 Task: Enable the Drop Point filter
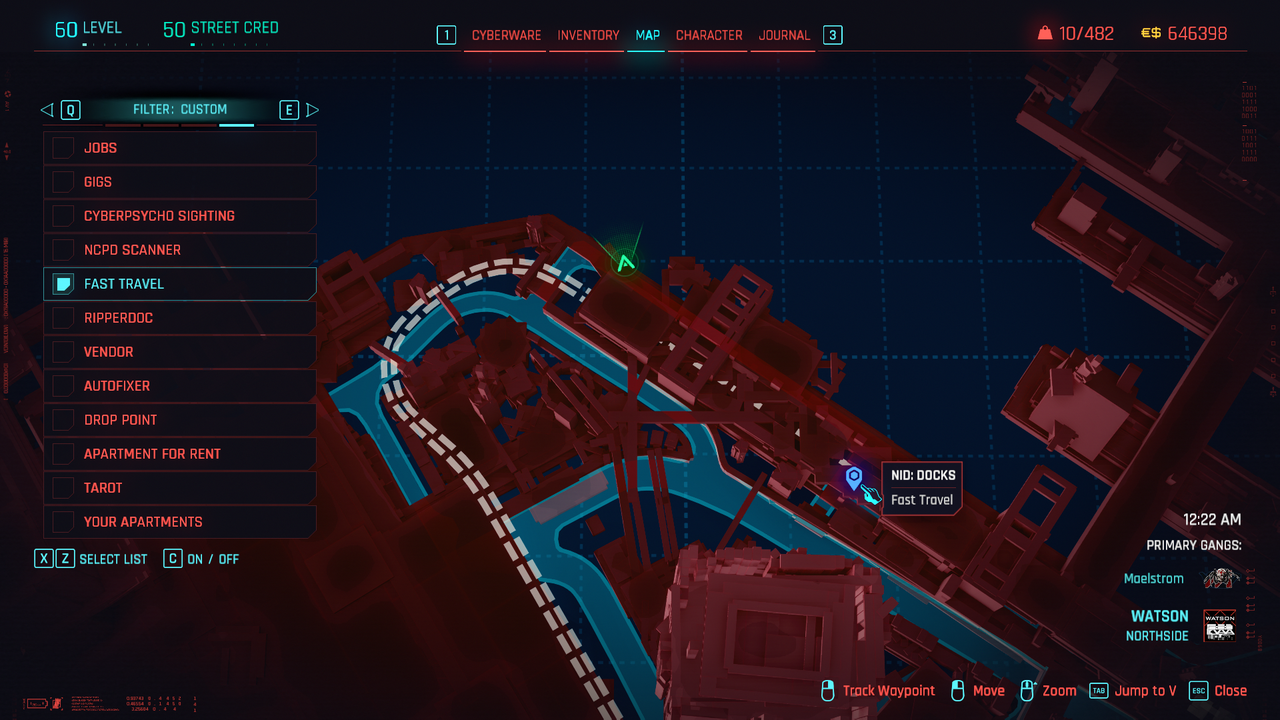(x=64, y=420)
